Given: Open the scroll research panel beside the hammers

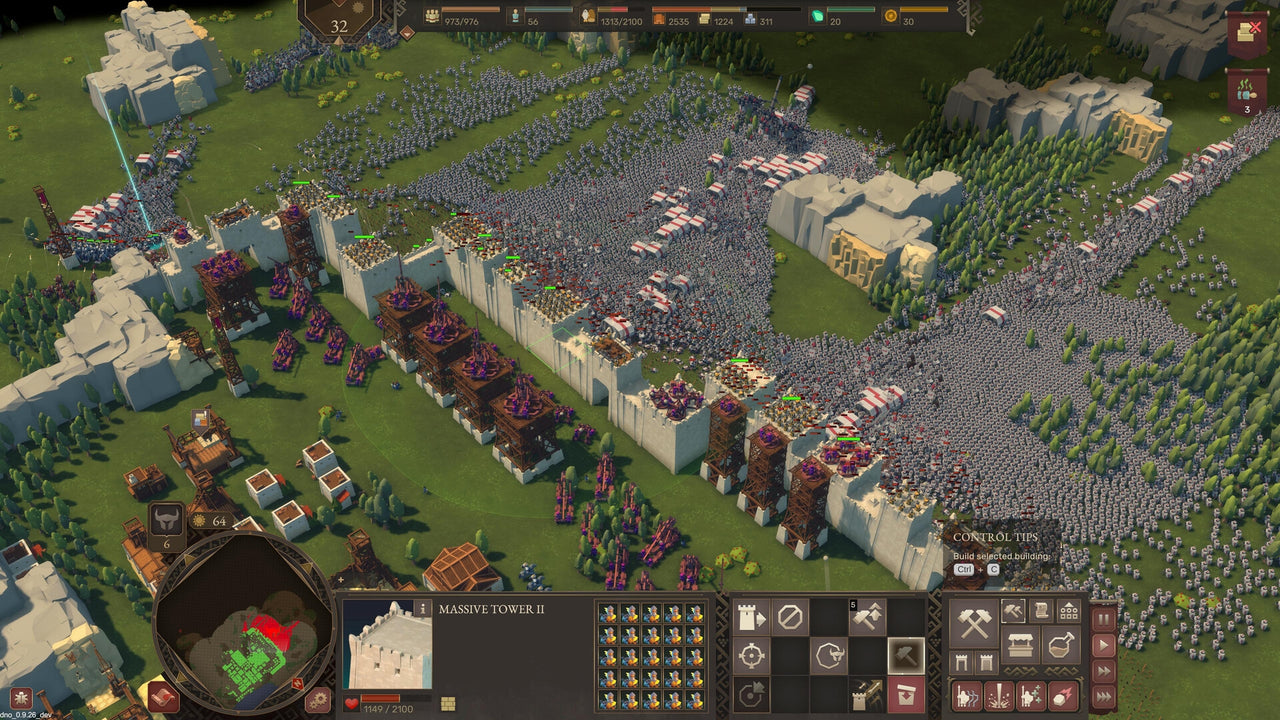Looking at the screenshot, I should [1042, 611].
